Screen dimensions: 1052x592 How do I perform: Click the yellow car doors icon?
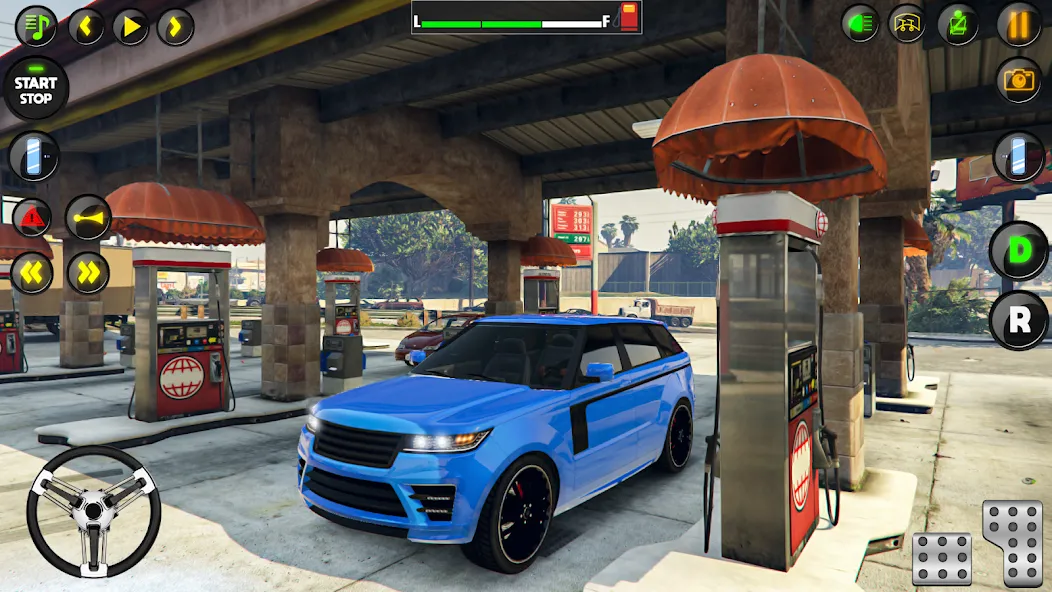(x=908, y=23)
